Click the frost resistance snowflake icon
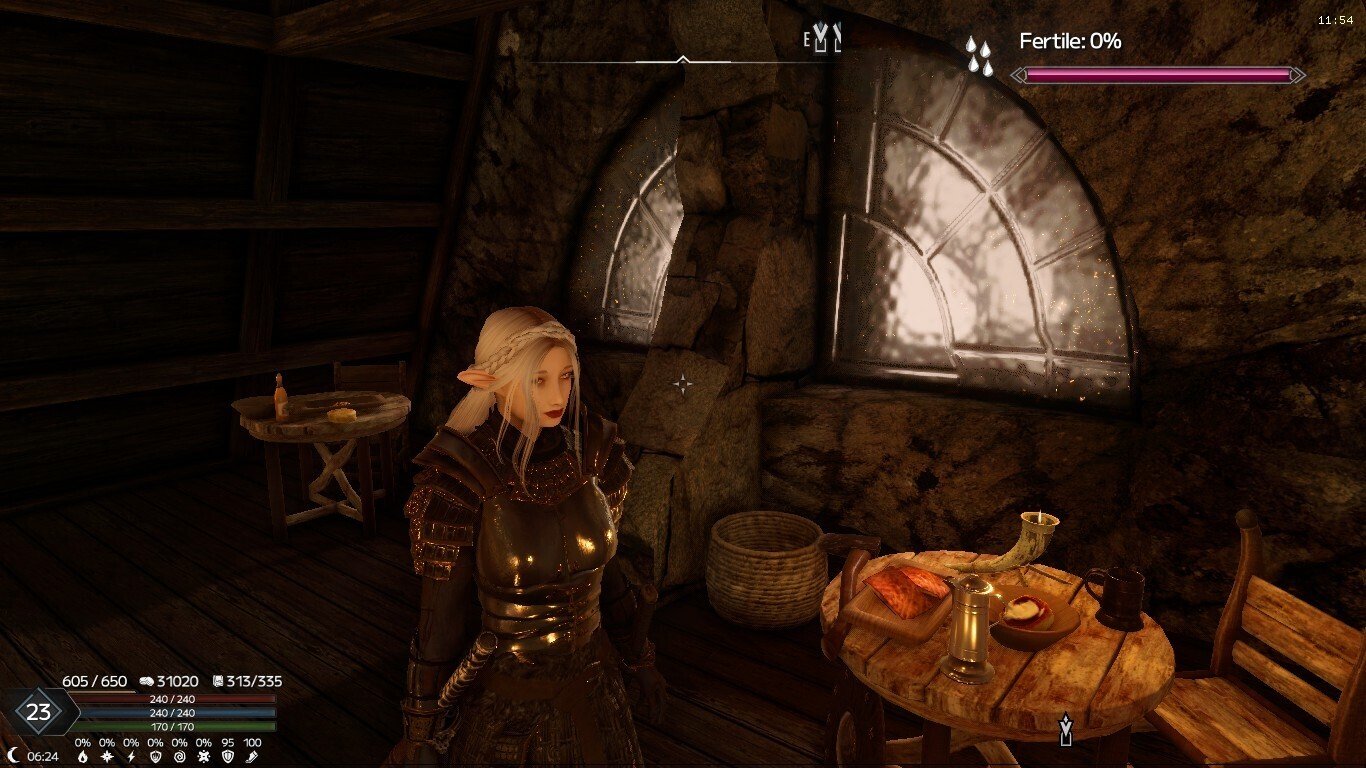 pos(106,756)
